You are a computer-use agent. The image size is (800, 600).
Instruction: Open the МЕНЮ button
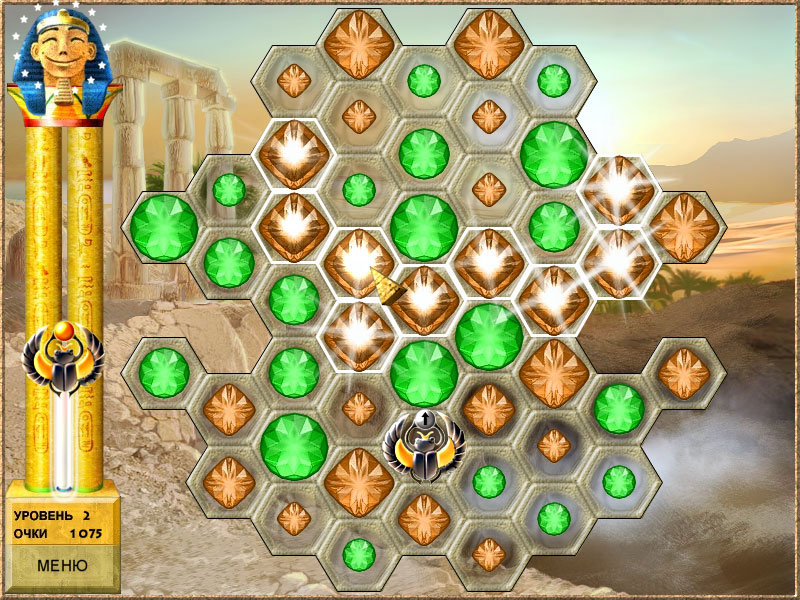coord(62,565)
